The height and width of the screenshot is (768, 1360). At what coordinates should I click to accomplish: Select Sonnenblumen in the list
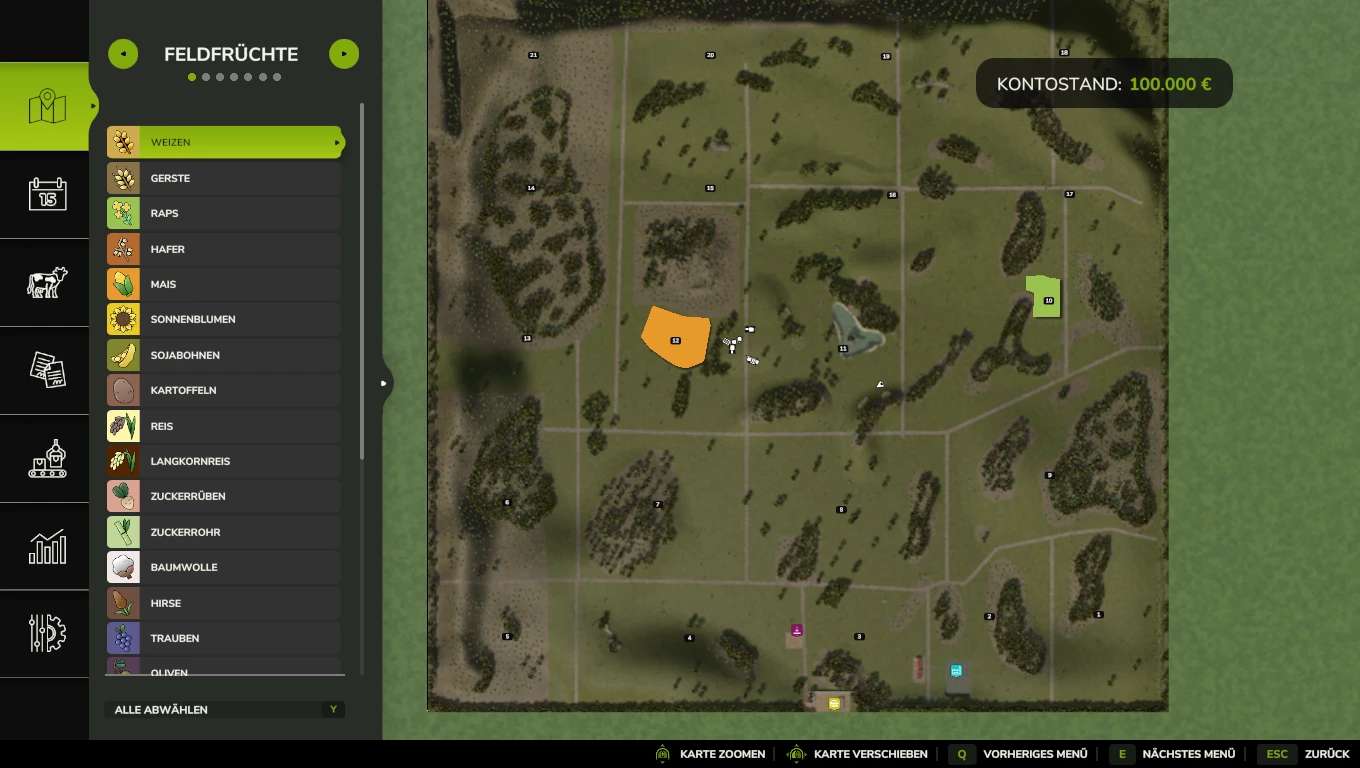pos(225,319)
